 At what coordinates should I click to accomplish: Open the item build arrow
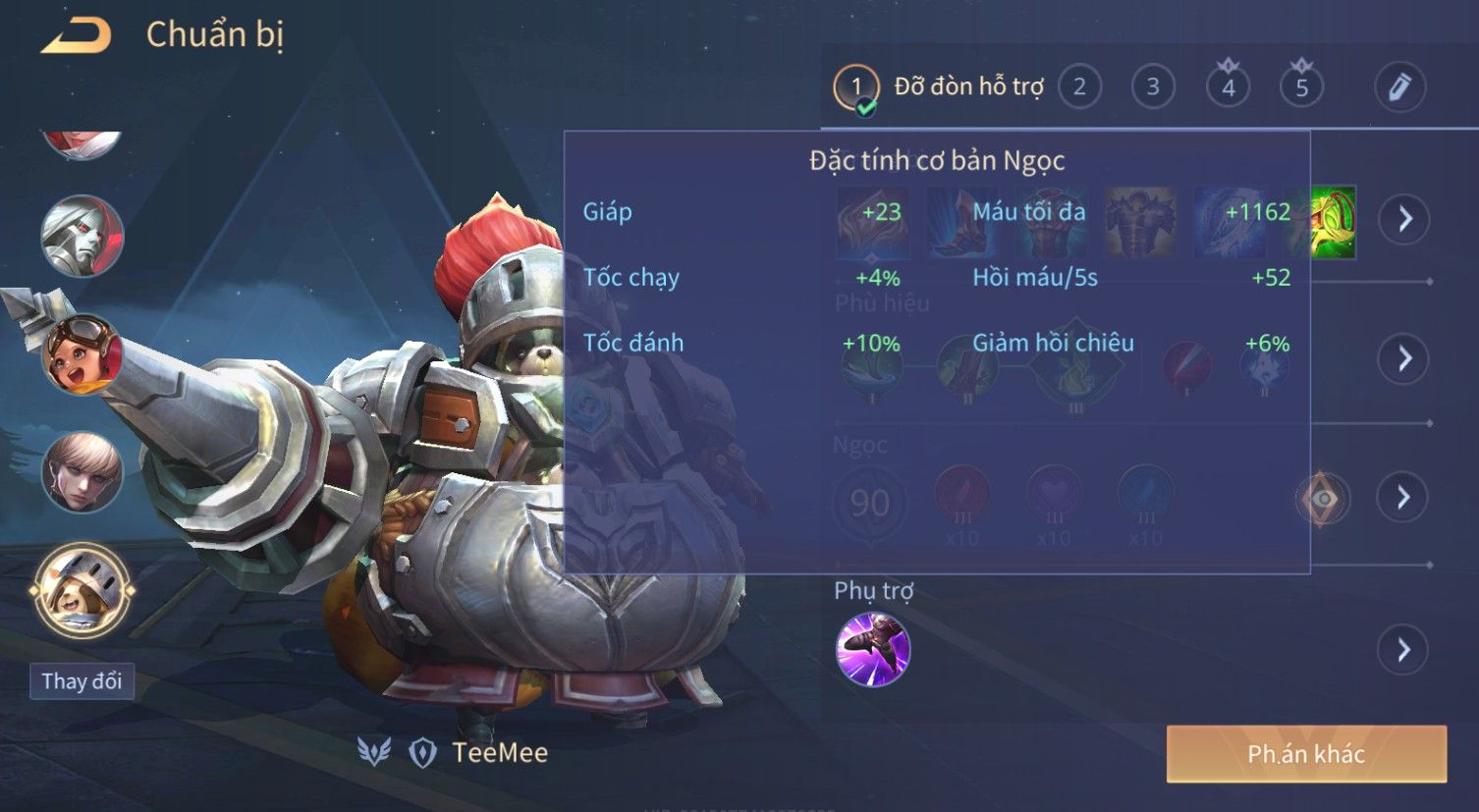[x=1404, y=218]
